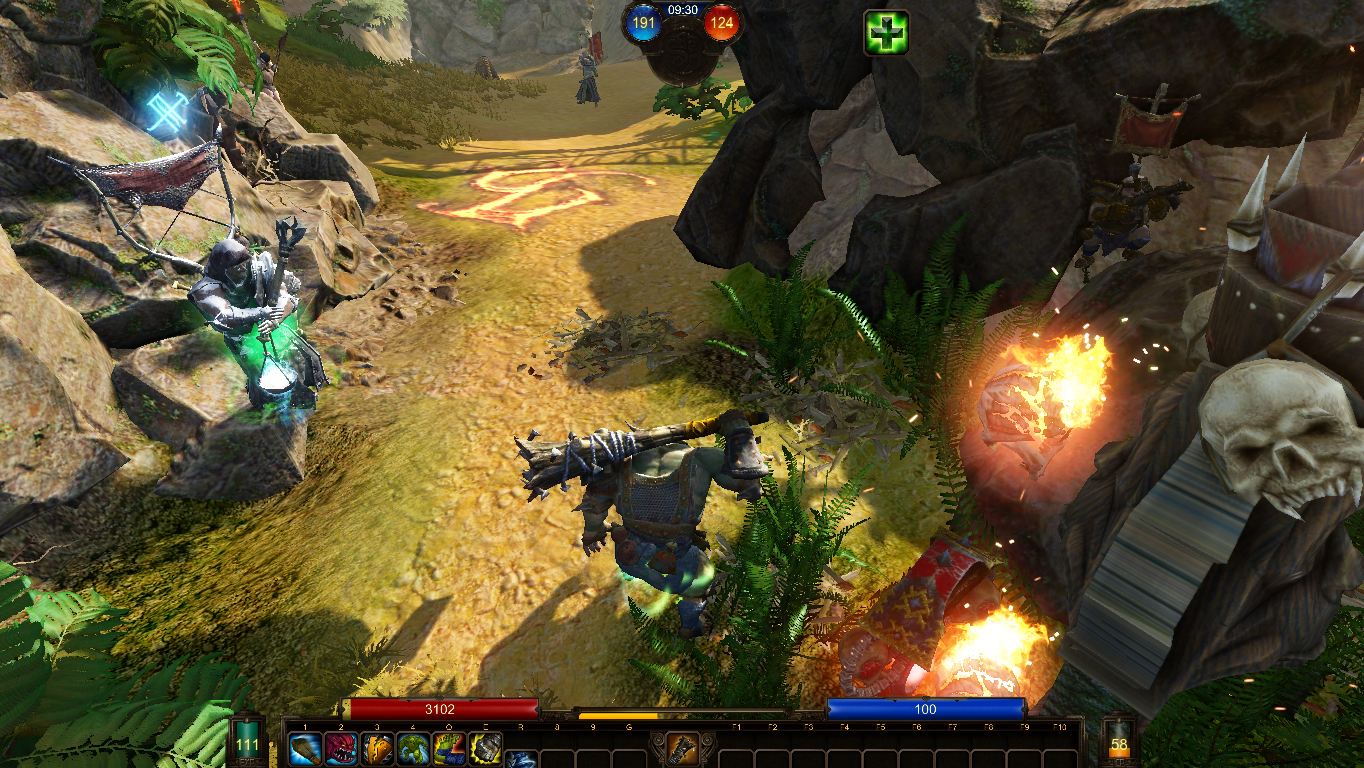Activate the spiked club ability in slot 1

(305, 749)
